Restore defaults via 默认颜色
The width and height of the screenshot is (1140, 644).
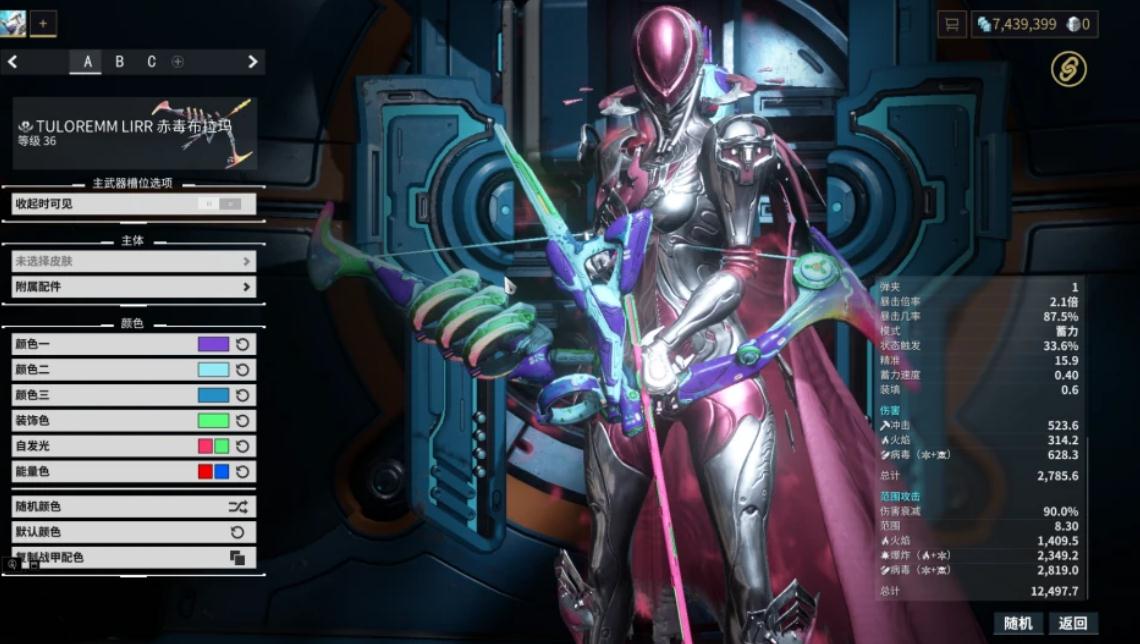coord(133,532)
